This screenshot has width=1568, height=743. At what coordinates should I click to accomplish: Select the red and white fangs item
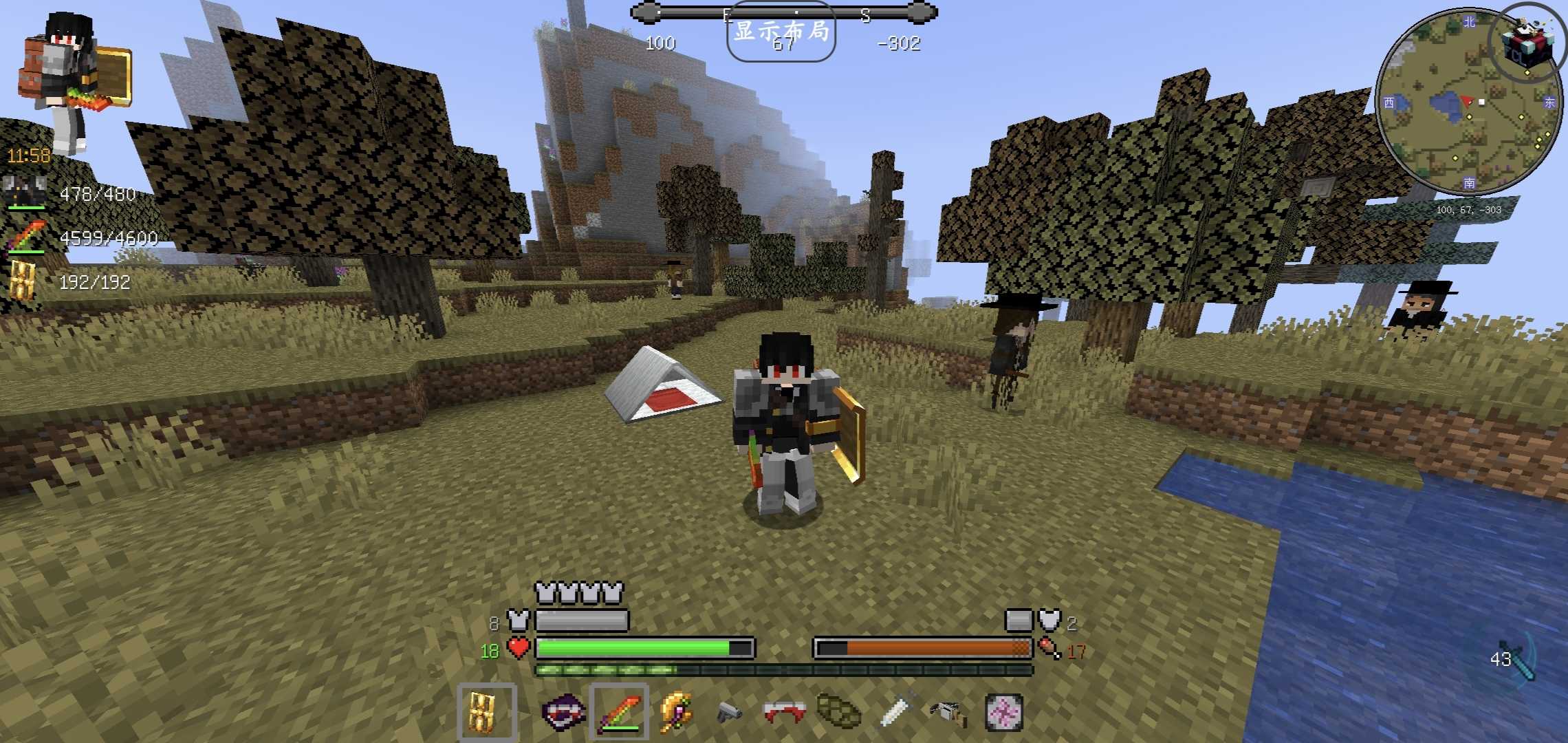click(784, 712)
